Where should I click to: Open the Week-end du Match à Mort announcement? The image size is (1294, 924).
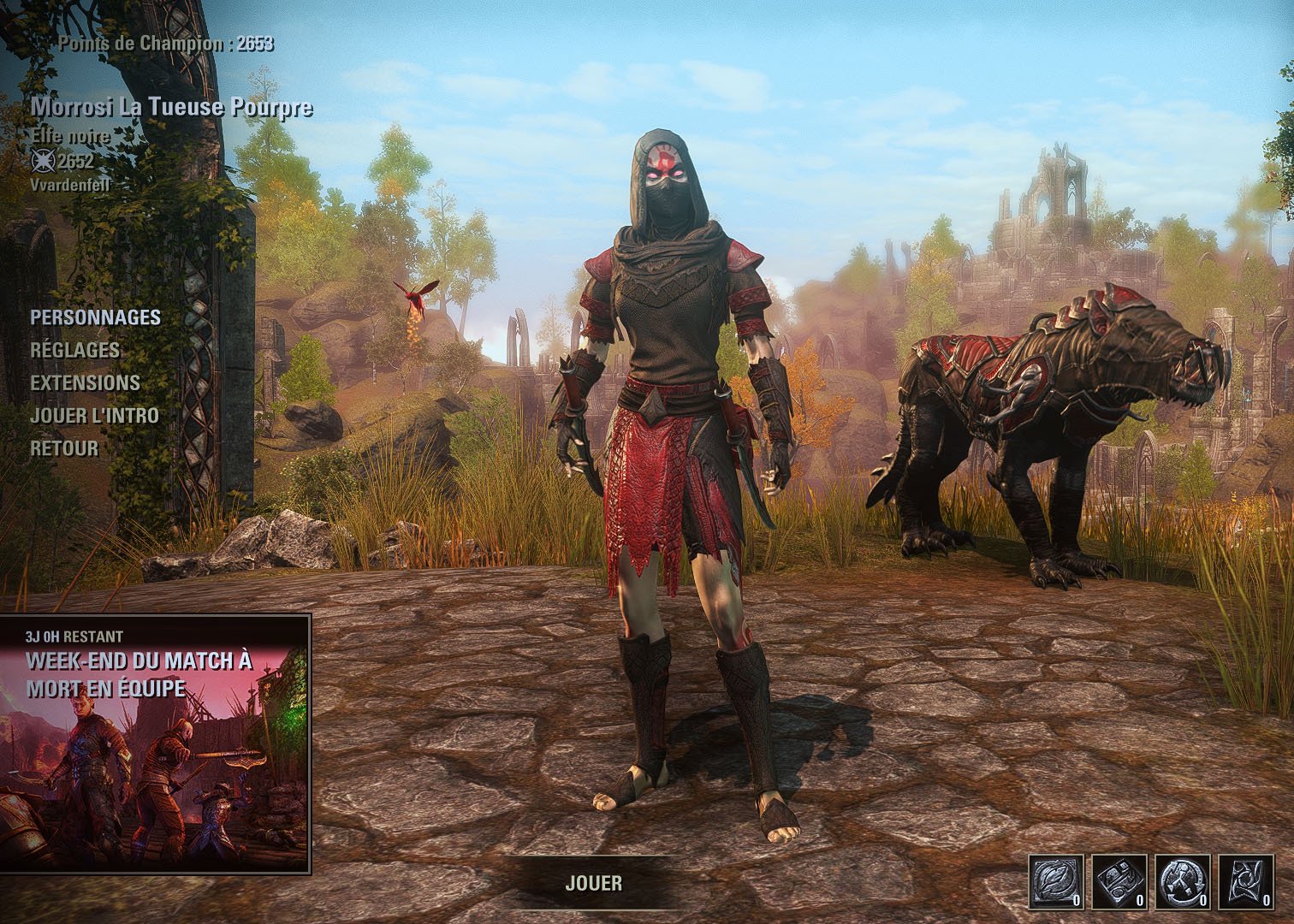(x=155, y=743)
